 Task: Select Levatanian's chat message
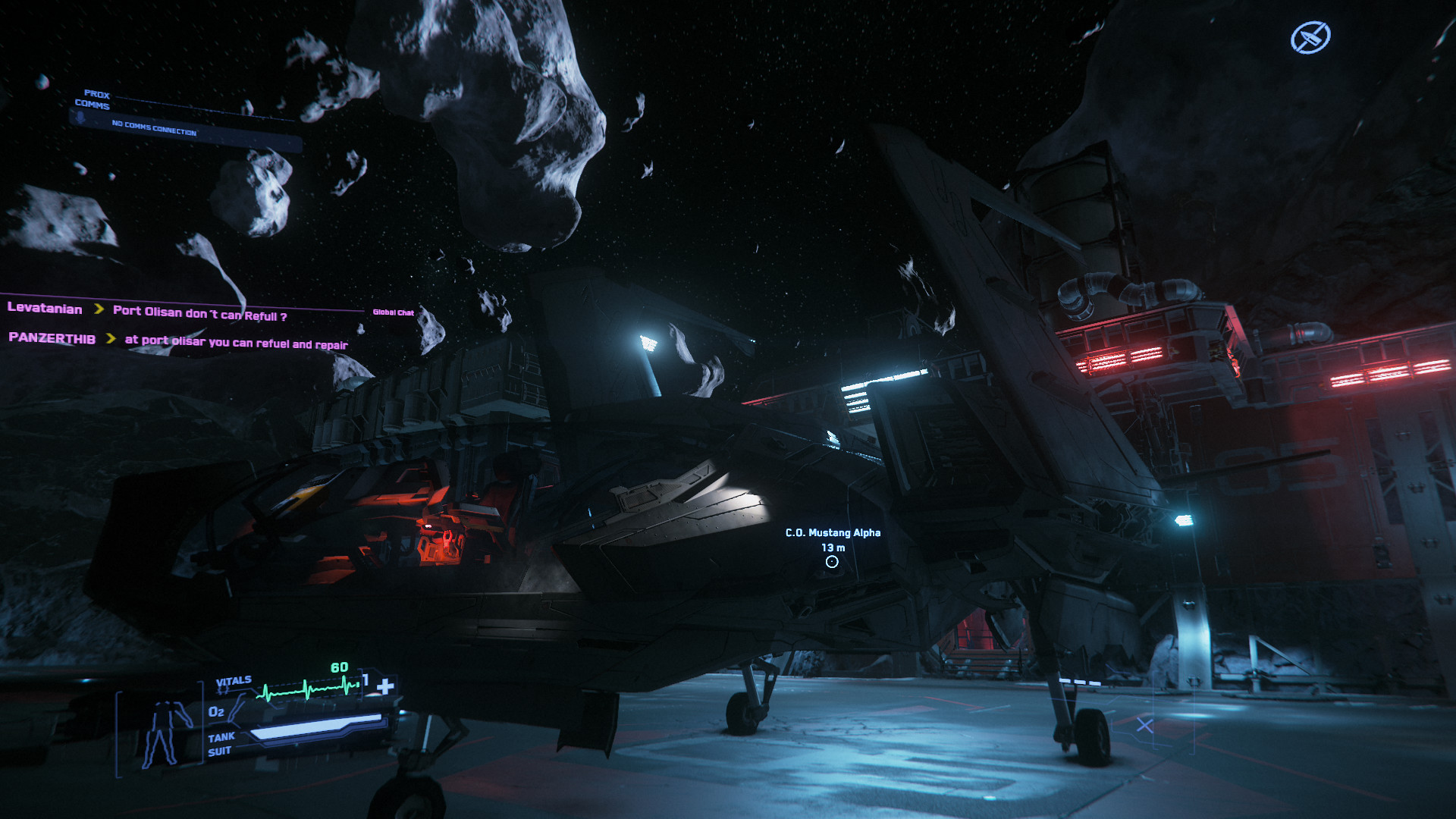pyautogui.click(x=199, y=313)
